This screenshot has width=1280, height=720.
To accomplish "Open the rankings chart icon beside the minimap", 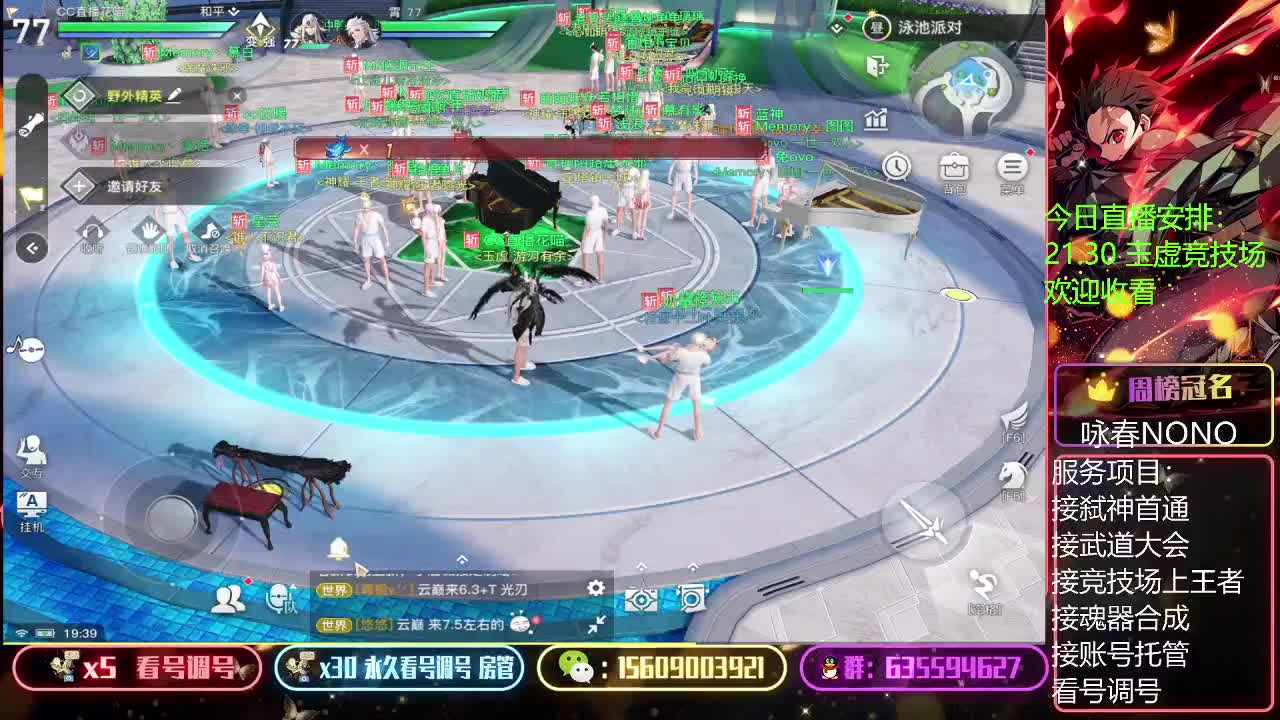I will (875, 120).
